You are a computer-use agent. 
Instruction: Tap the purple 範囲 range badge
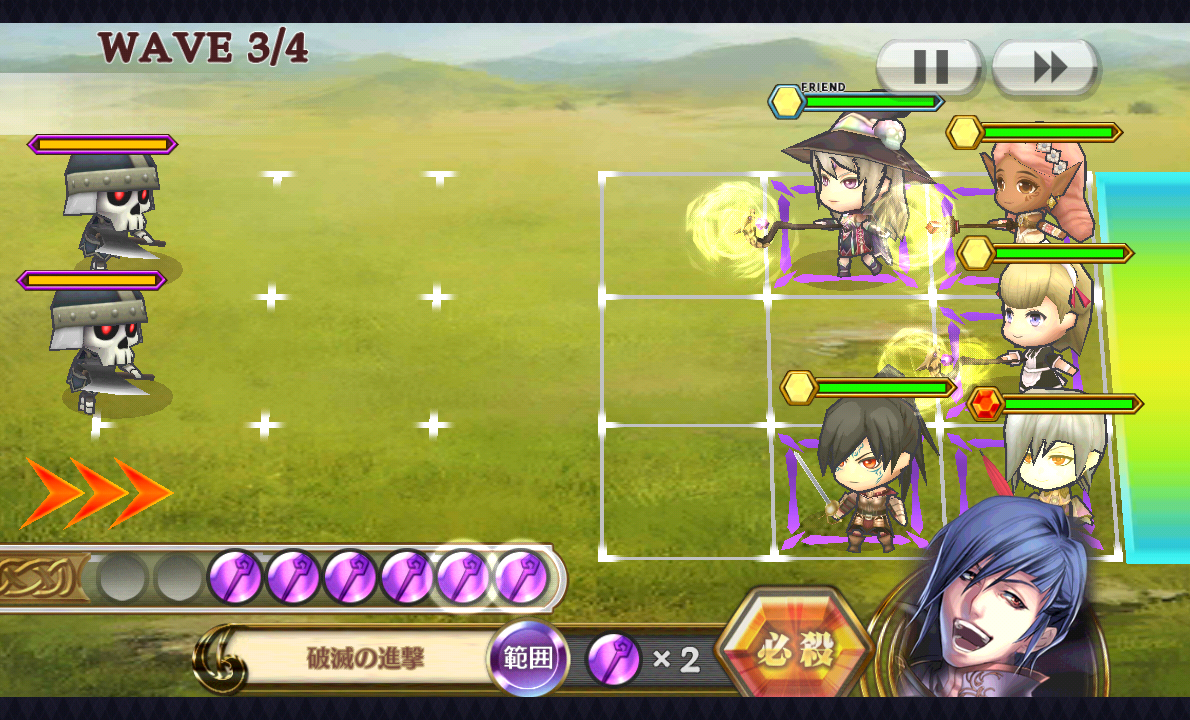527,660
